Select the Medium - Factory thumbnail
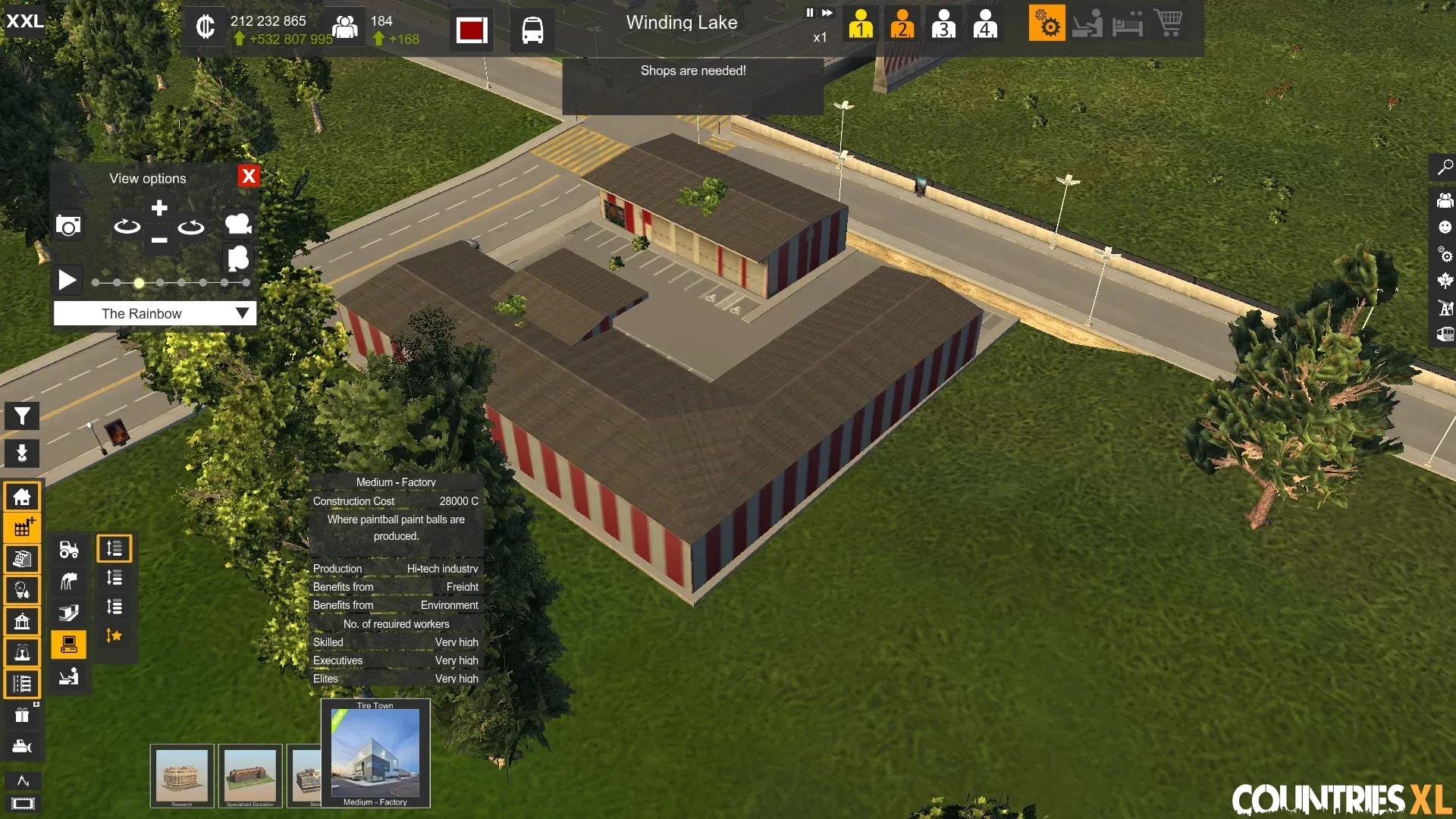This screenshot has width=1456, height=819. [375, 754]
